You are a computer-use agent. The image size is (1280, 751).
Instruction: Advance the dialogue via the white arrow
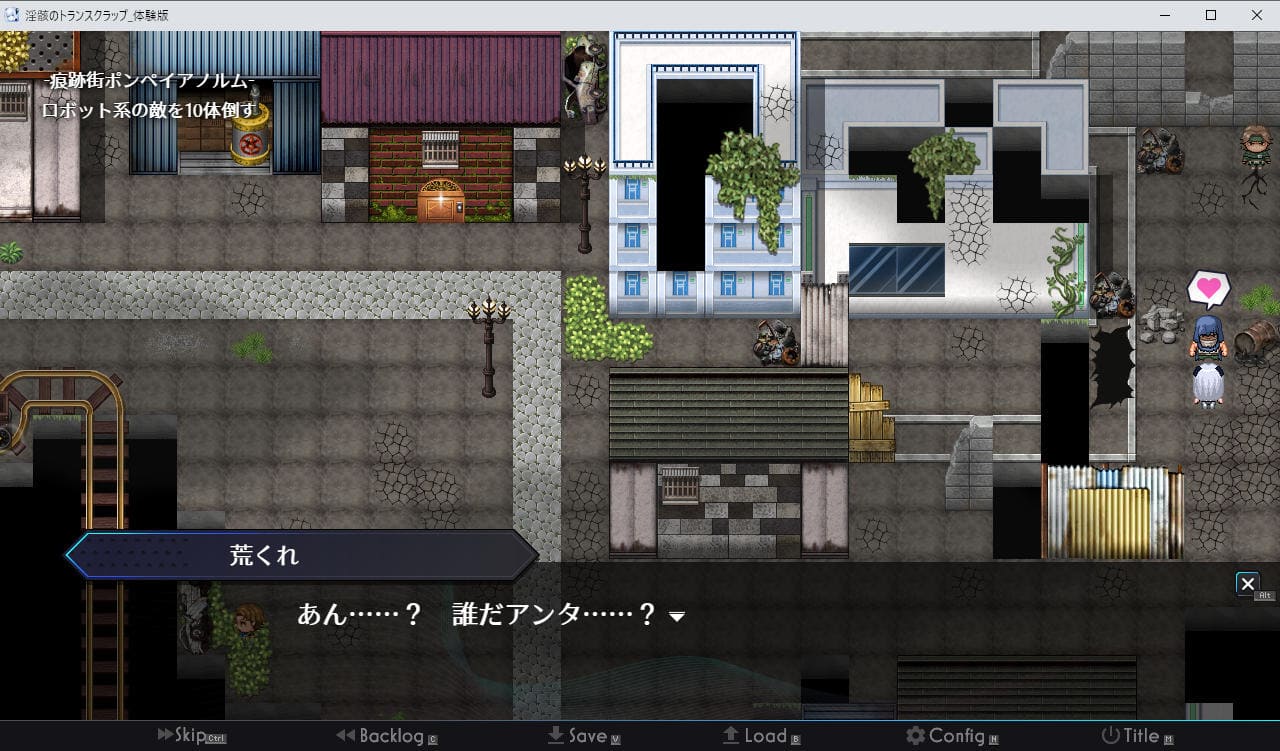[677, 617]
